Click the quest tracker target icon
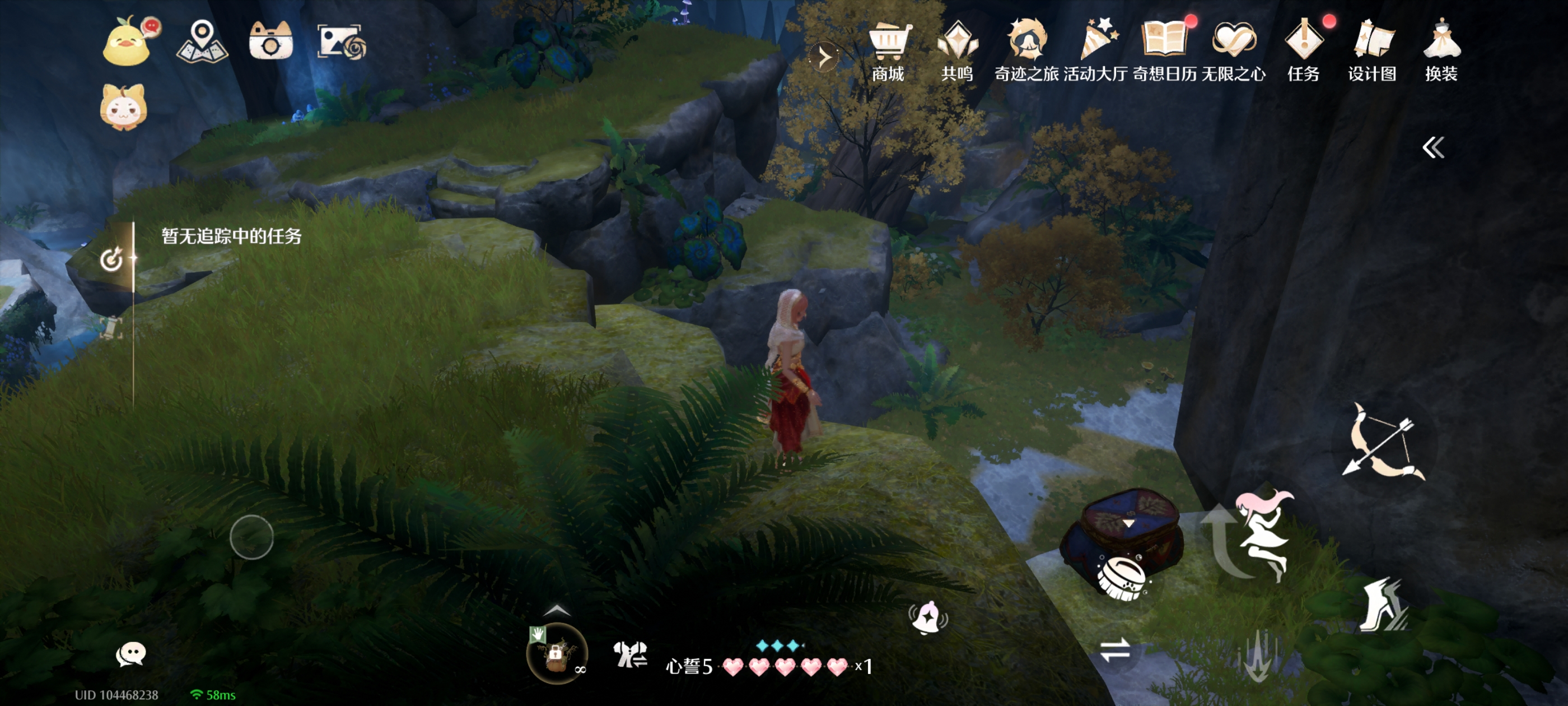 (111, 259)
